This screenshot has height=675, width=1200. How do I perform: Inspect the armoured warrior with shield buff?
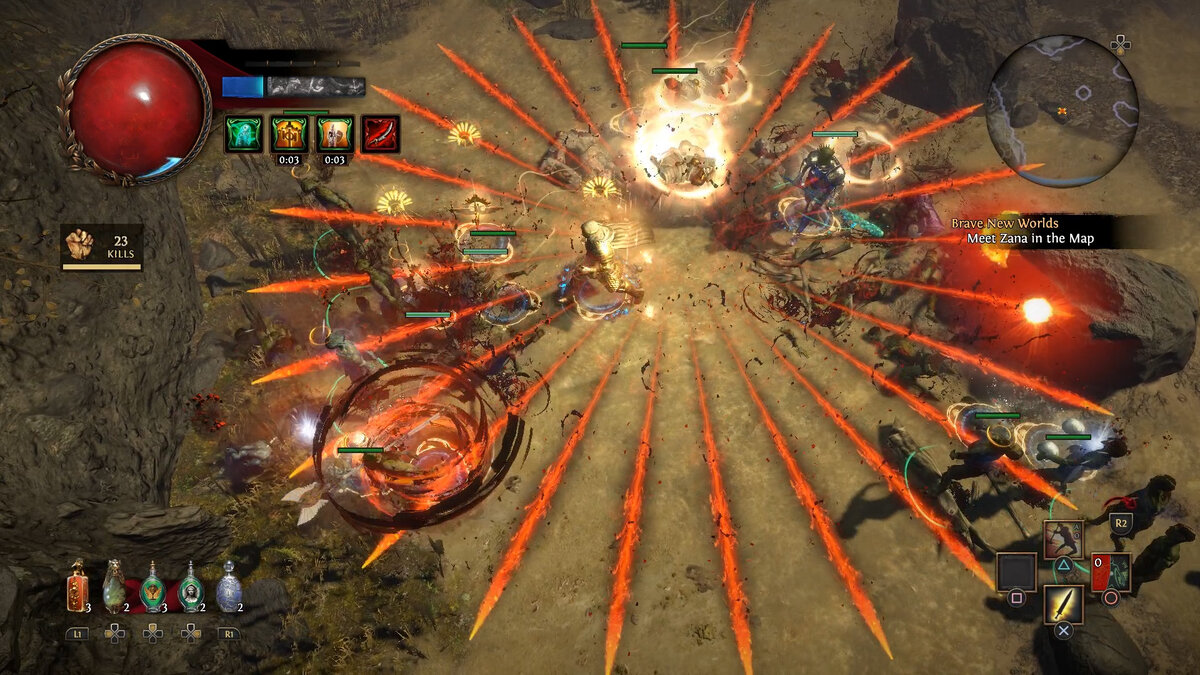click(x=335, y=134)
